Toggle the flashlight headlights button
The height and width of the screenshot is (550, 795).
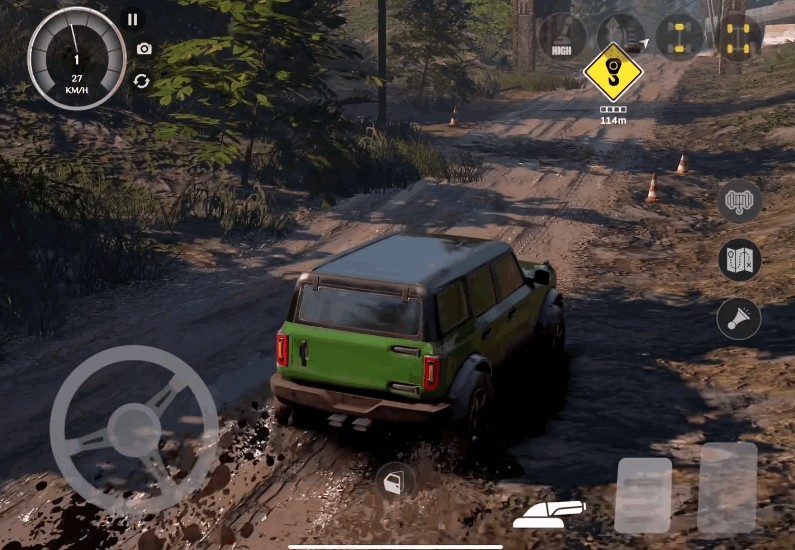[x=739, y=319]
